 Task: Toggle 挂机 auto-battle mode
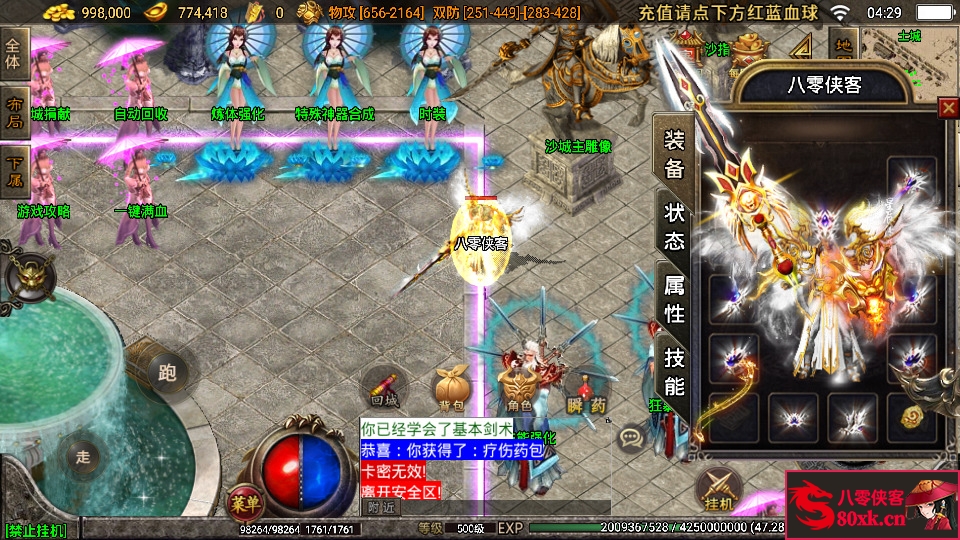[718, 490]
